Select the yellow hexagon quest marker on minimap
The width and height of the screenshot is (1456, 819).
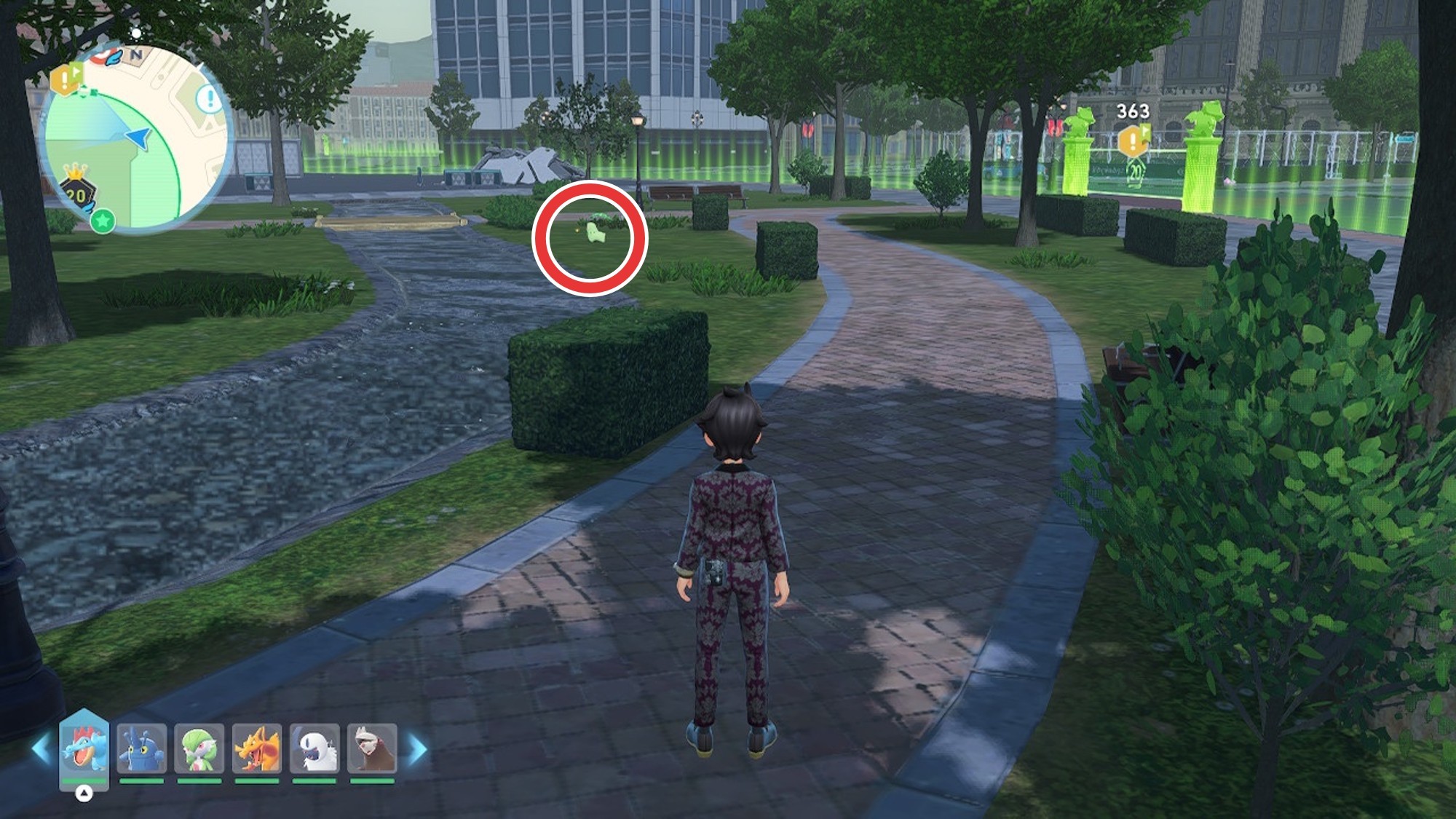(x=66, y=79)
